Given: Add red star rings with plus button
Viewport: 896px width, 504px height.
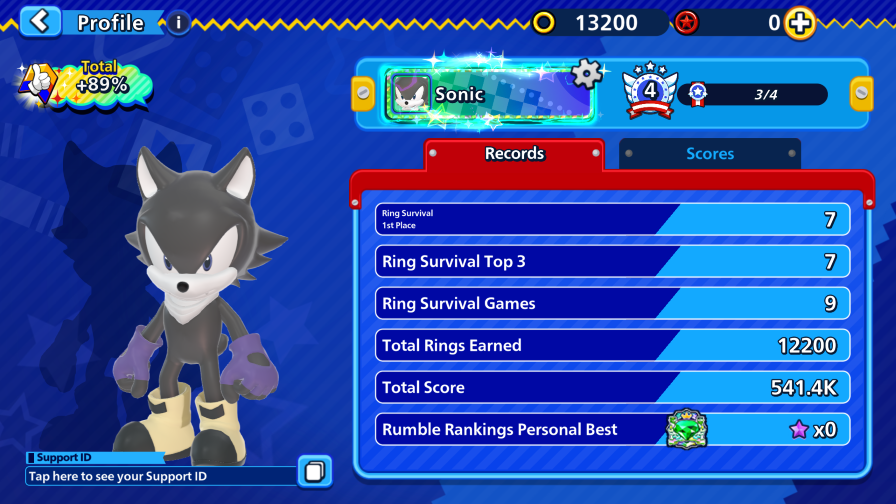Looking at the screenshot, I should pyautogui.click(x=800, y=23).
